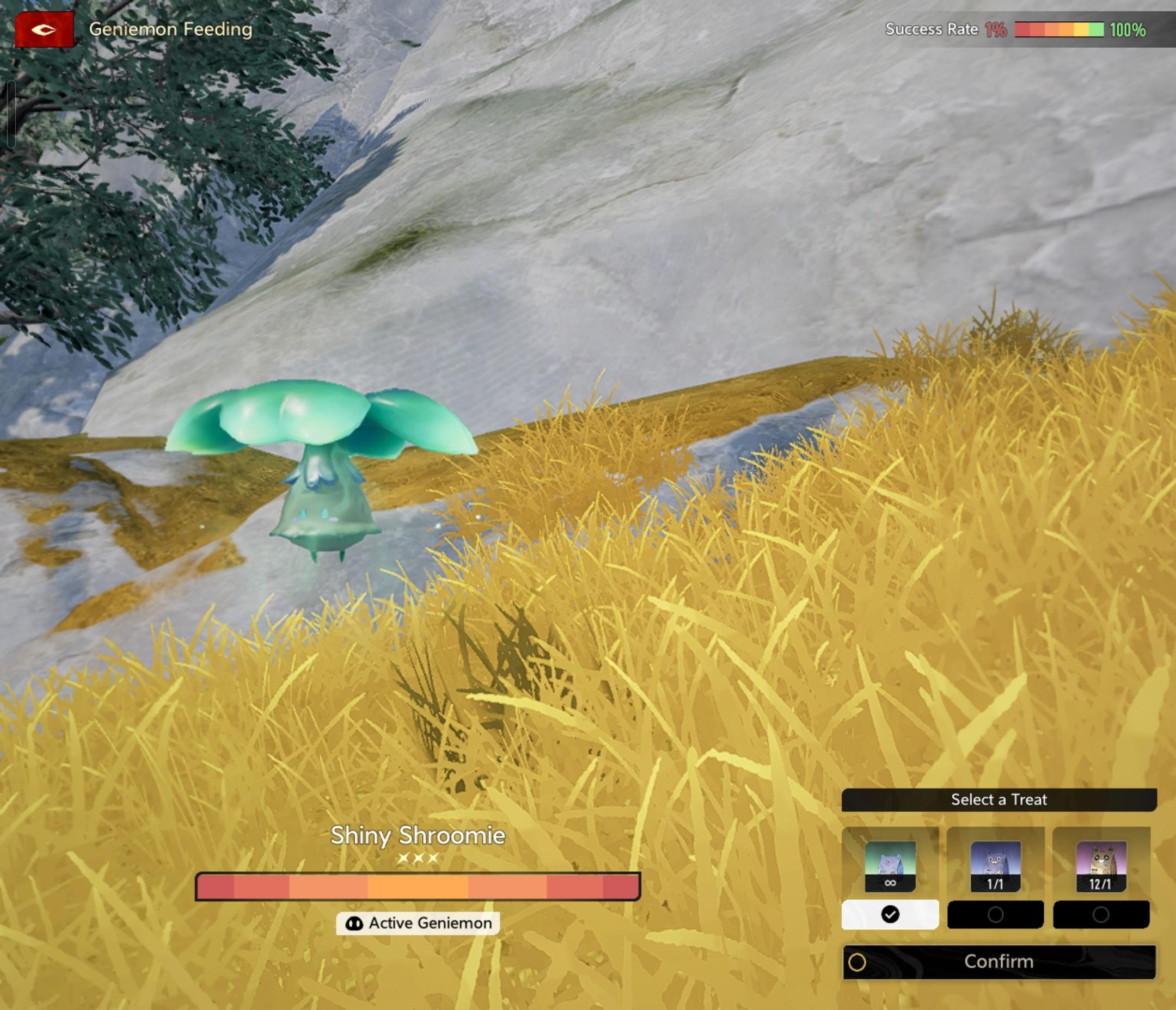
Task: Click the Active Geniemon label
Action: [x=418, y=923]
